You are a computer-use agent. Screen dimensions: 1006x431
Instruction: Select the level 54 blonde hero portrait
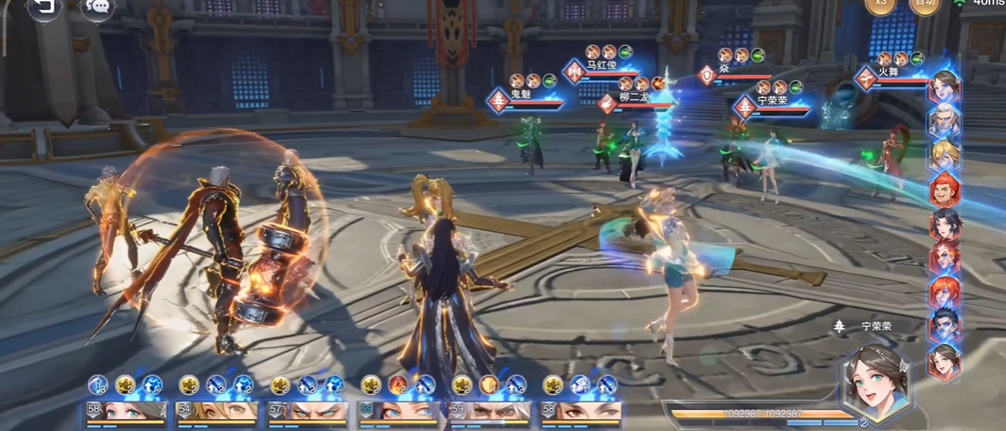pyautogui.click(x=216, y=410)
